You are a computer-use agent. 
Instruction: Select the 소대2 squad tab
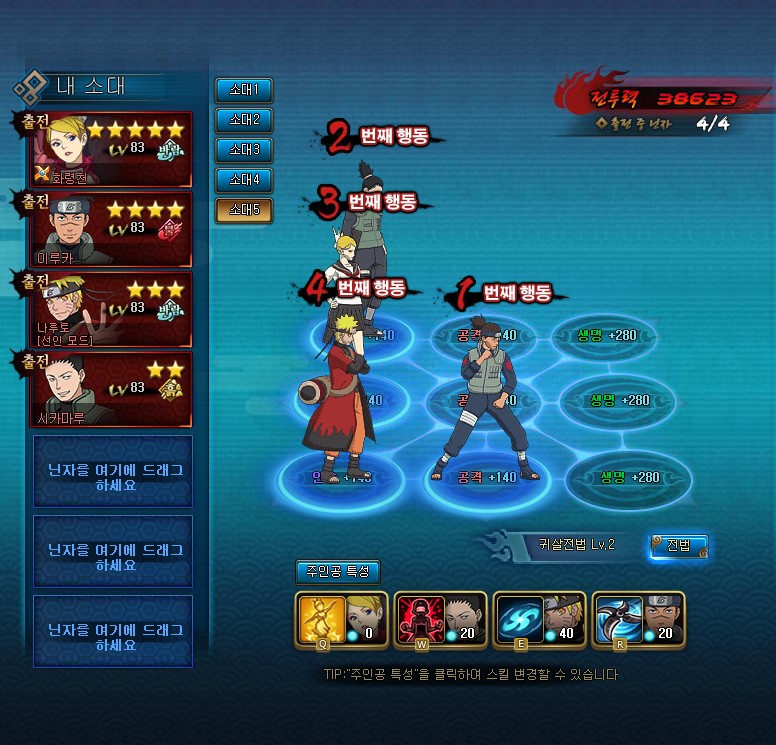pyautogui.click(x=243, y=120)
